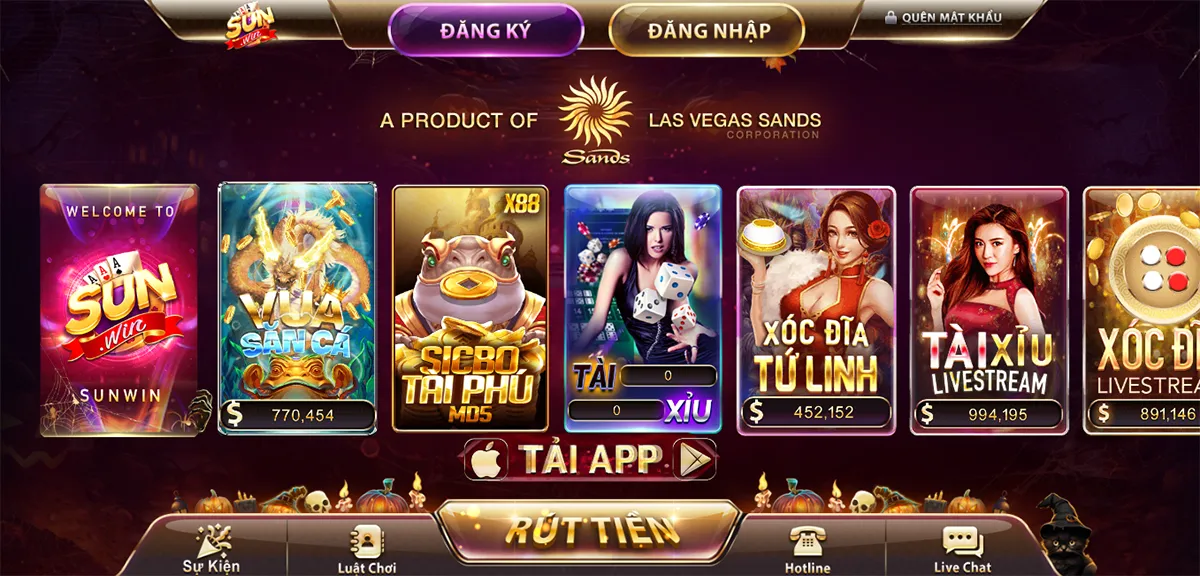Open the Đăng Nhập login button
This screenshot has height=576, width=1200.
[x=708, y=31]
